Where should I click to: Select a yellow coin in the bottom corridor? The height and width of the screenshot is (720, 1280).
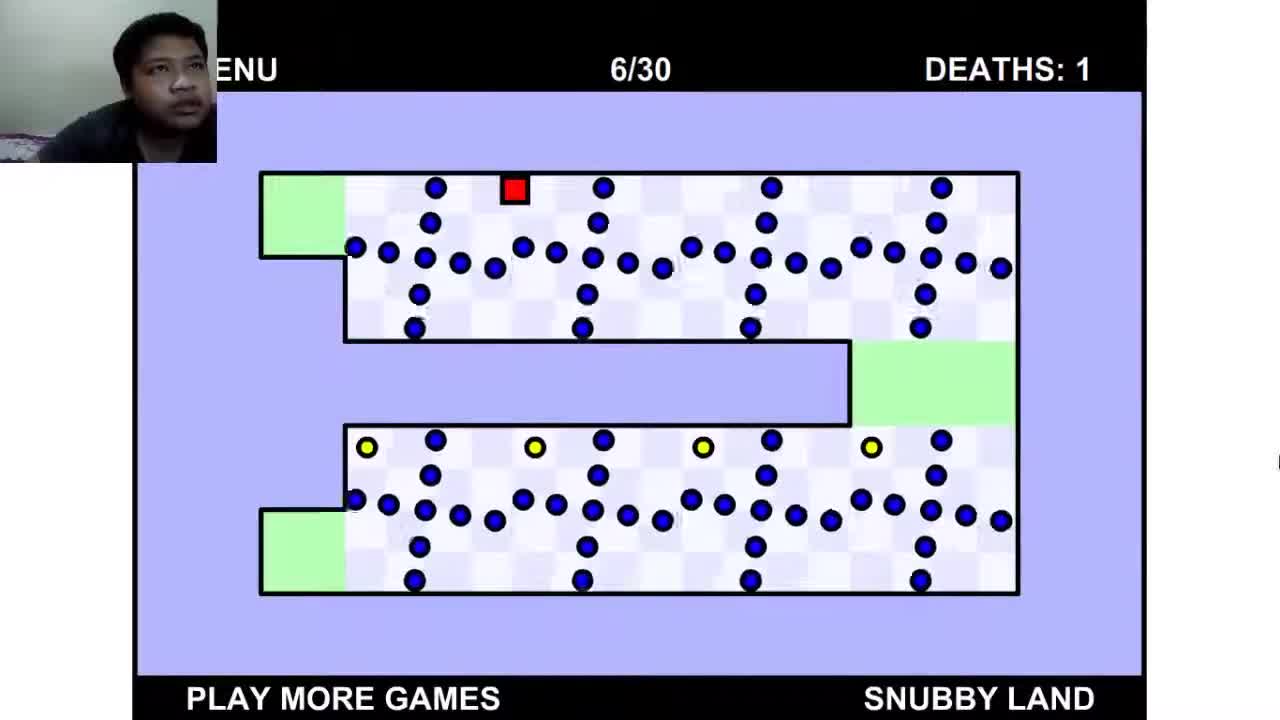coord(535,448)
